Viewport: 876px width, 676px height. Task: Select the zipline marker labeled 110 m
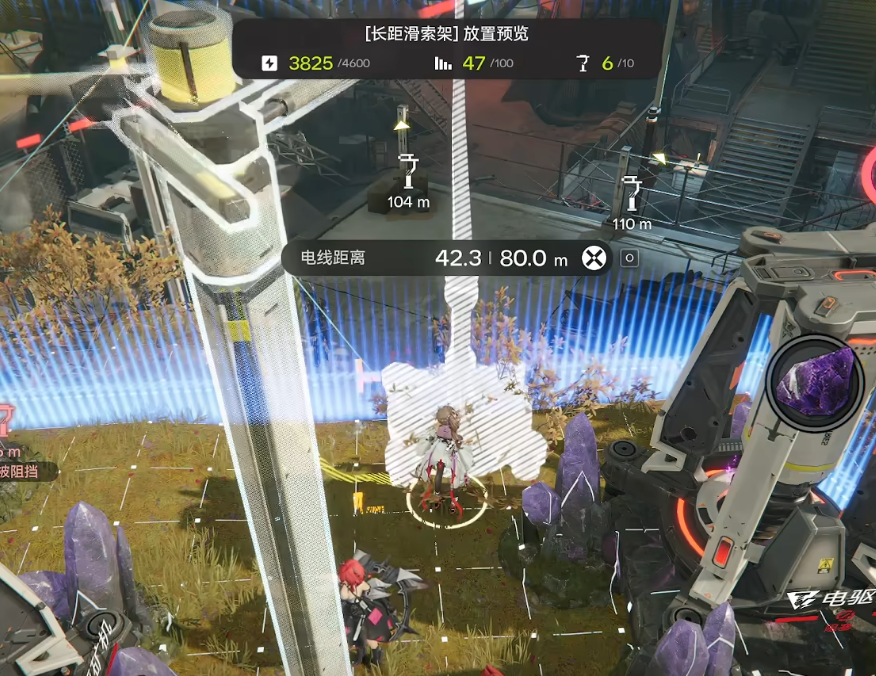[631, 193]
